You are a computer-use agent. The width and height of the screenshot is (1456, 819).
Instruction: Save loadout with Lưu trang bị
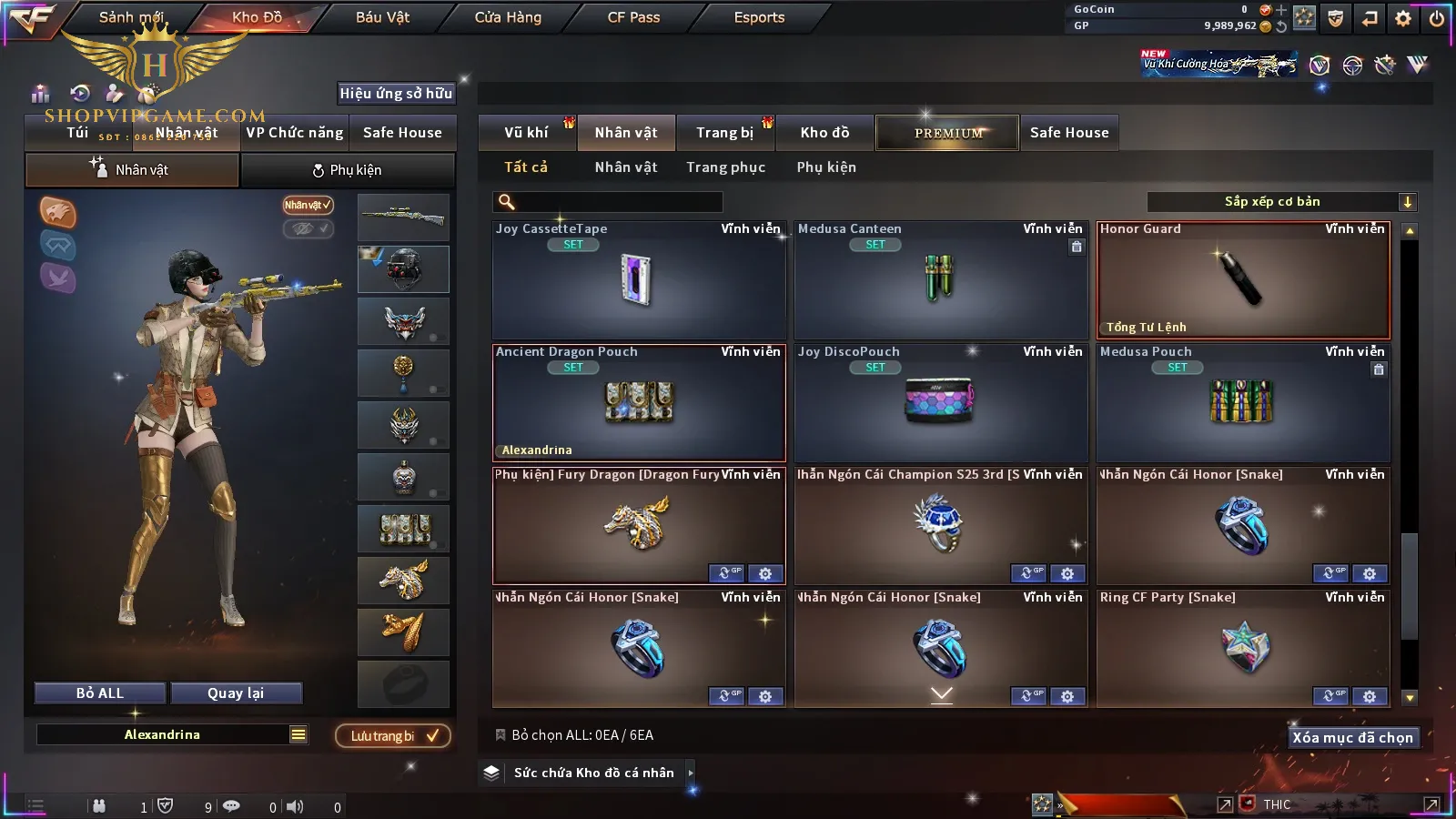tap(393, 736)
